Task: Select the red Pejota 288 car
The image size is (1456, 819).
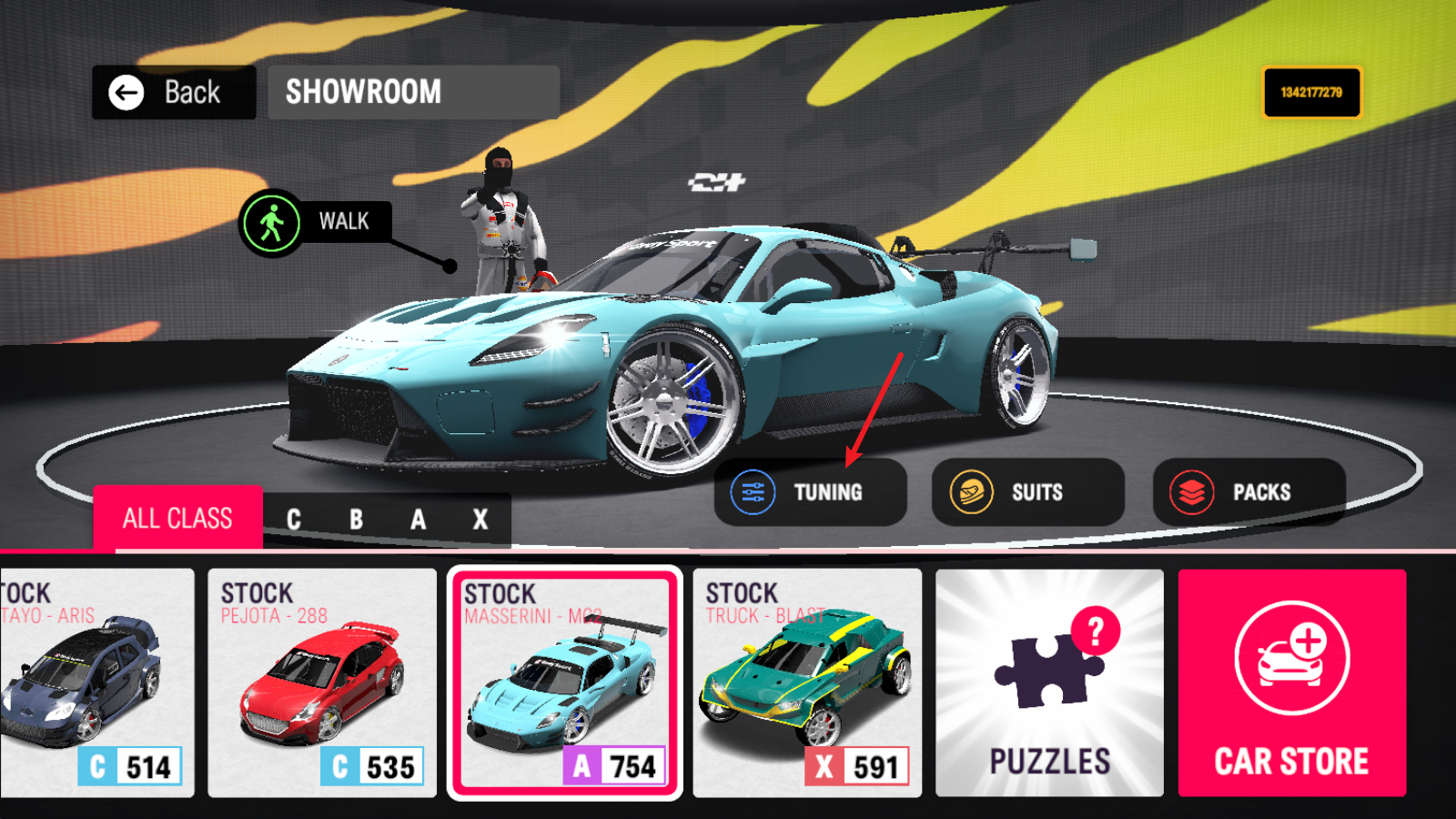Action: coord(322,682)
